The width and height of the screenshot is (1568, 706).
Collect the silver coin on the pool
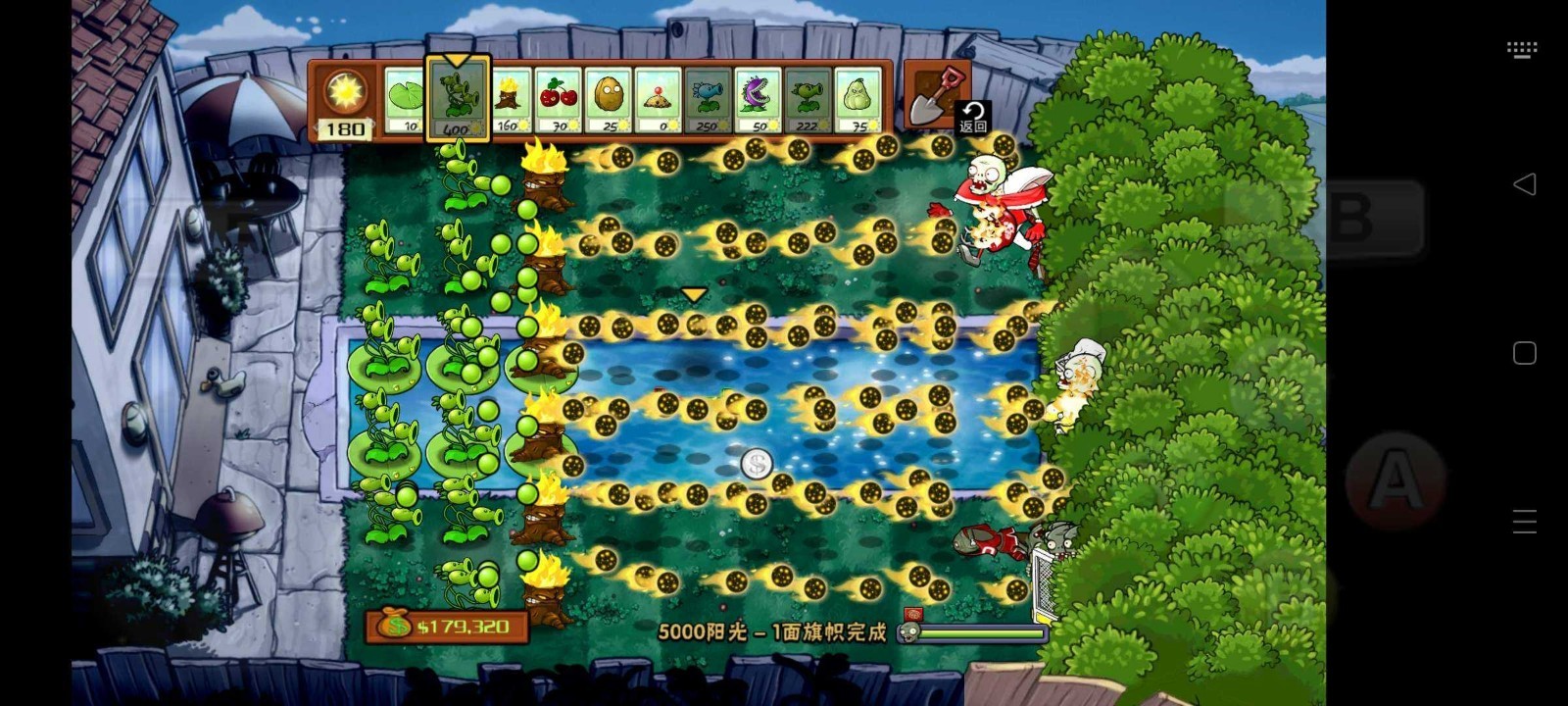tap(755, 463)
